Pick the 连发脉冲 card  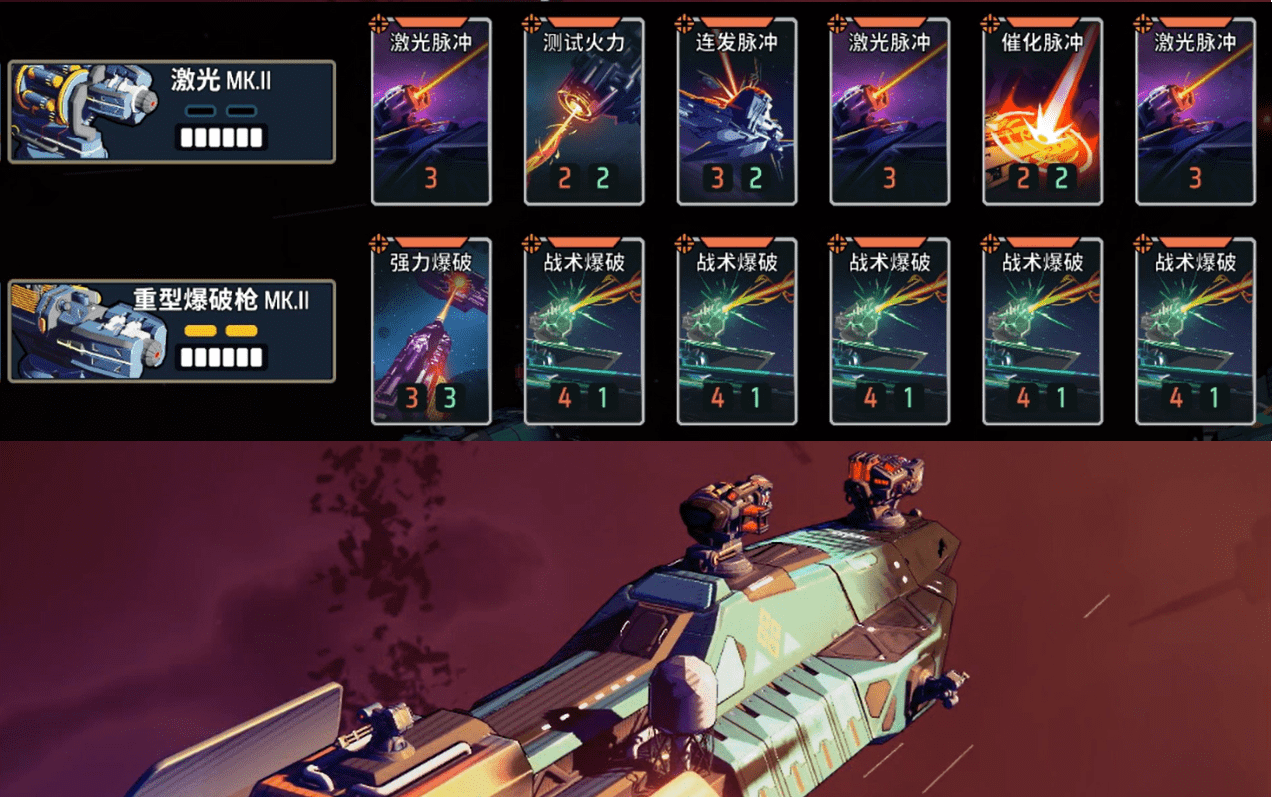[x=737, y=112]
